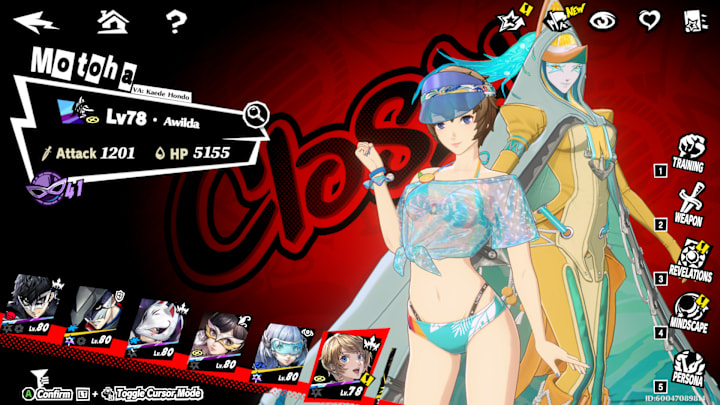Viewport: 720px width, 405px height.
Task: Open the Training menu
Action: [687, 152]
